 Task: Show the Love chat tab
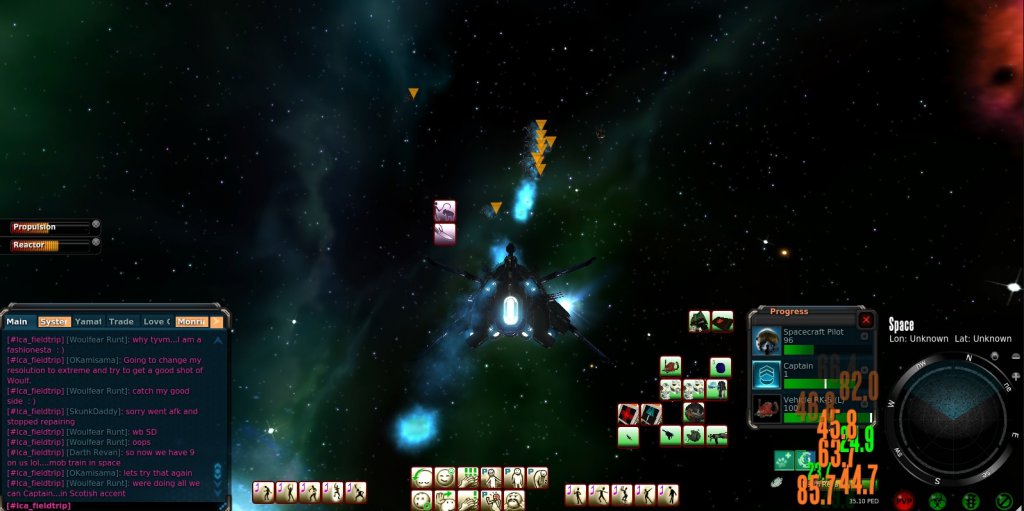[x=155, y=322]
